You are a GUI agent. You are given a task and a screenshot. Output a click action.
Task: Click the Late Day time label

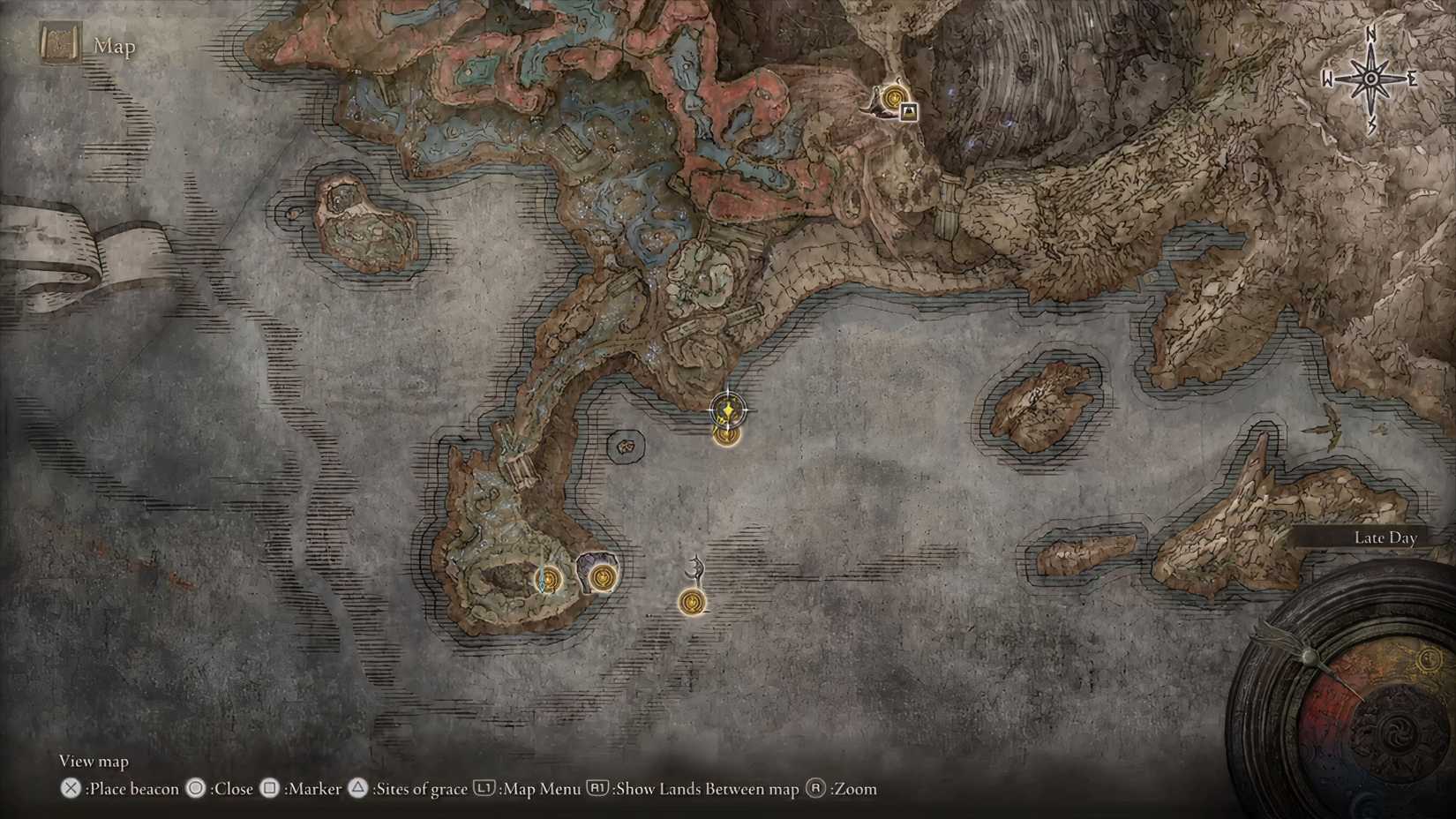(x=1385, y=537)
